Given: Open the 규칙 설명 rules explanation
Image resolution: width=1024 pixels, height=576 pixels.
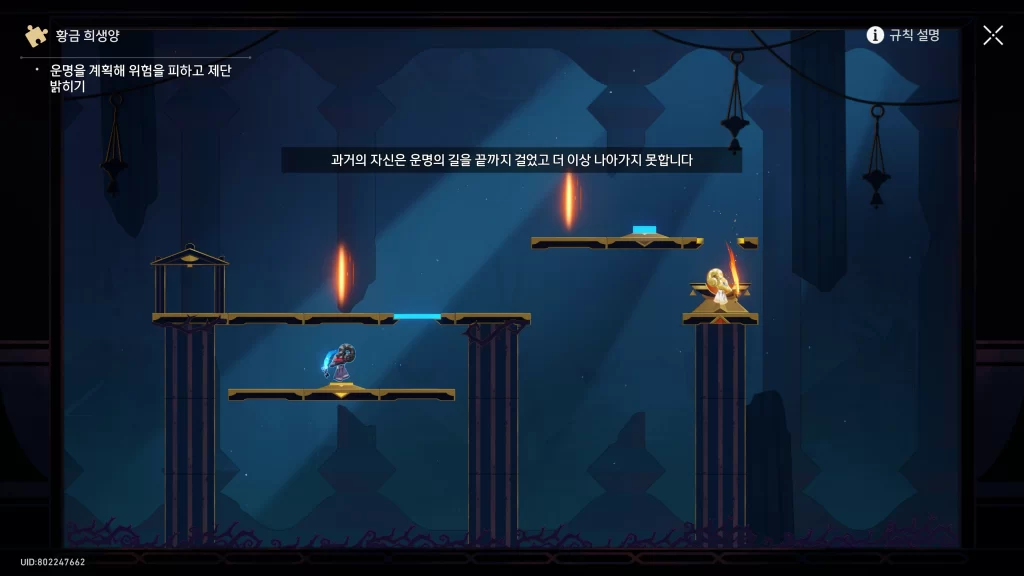Looking at the screenshot, I should (x=903, y=35).
